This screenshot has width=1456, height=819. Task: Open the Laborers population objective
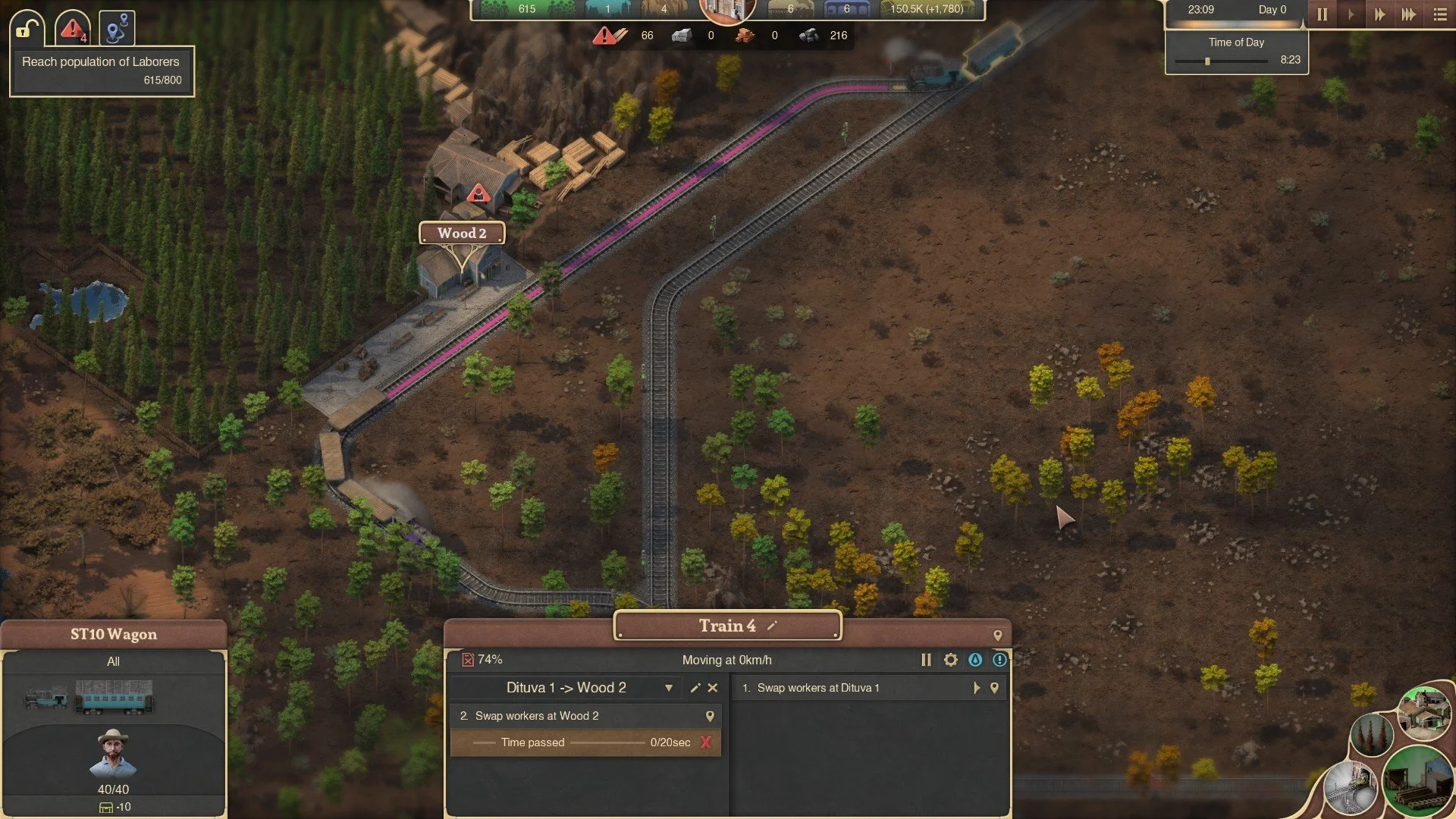pos(102,71)
